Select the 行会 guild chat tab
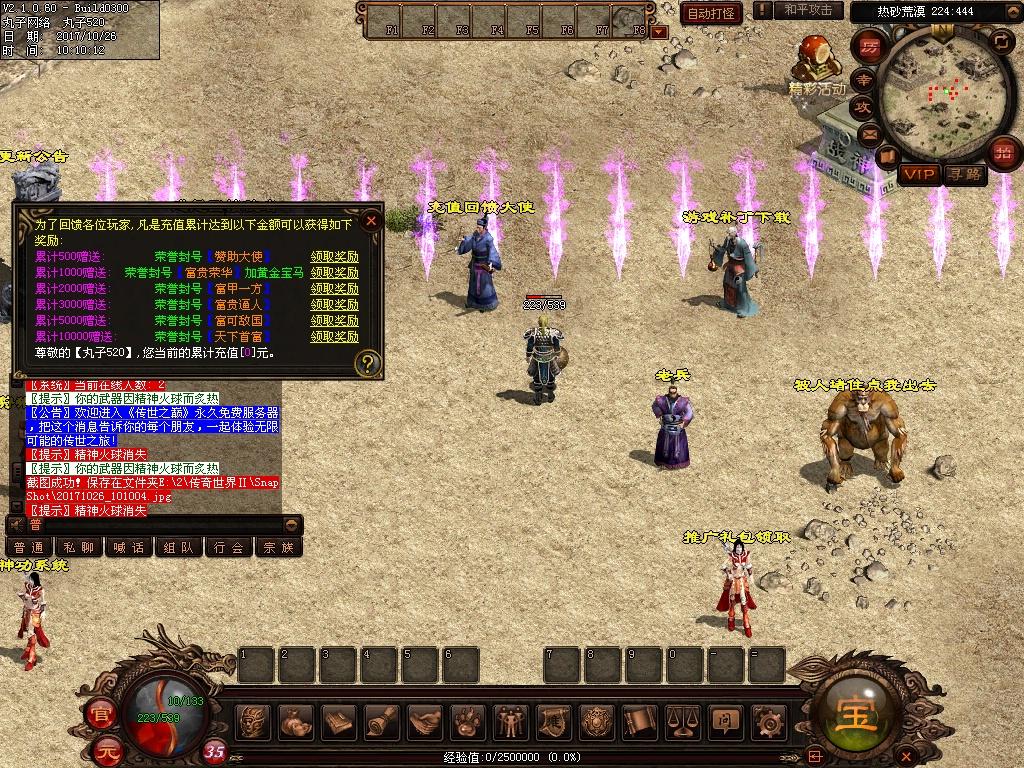Viewport: 1024px width, 768px height. (229, 547)
